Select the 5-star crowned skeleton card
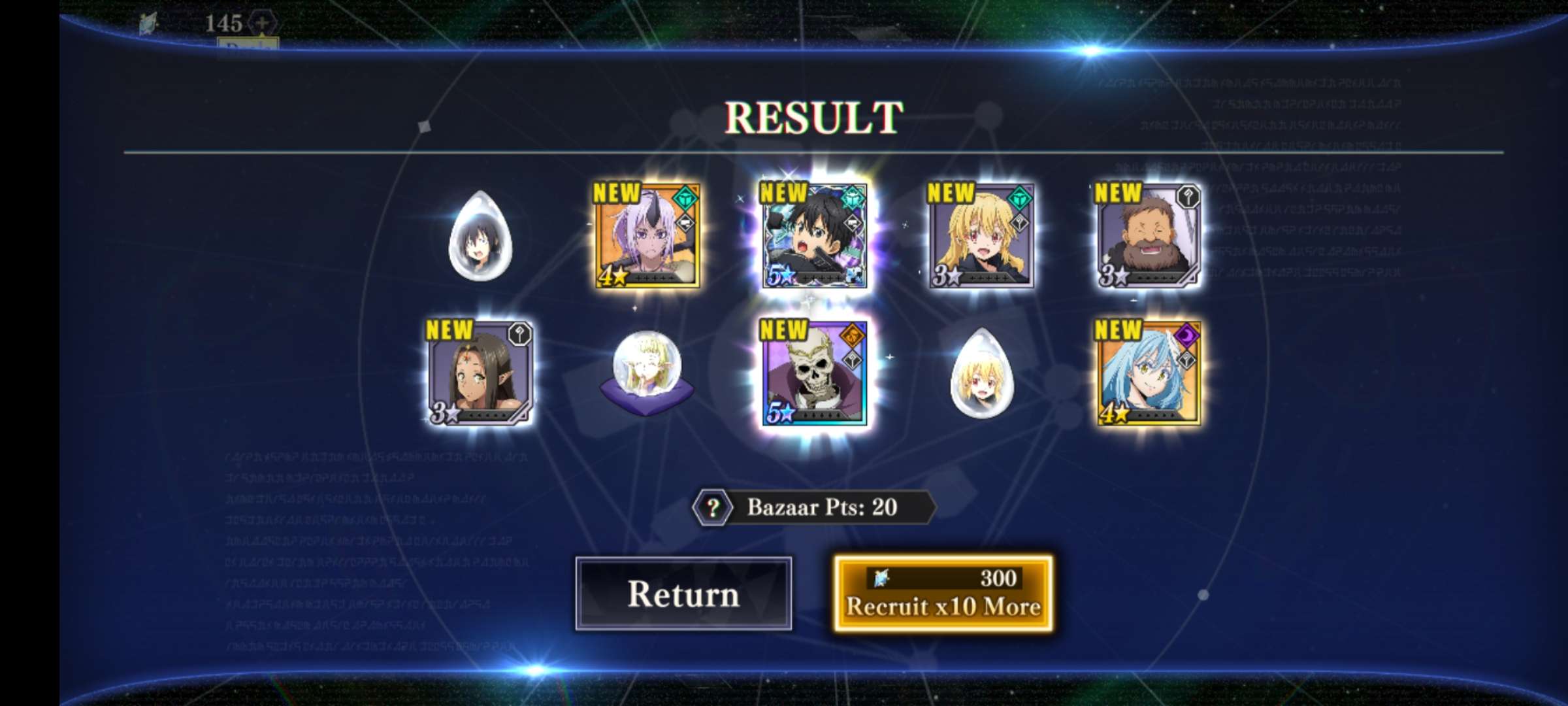1568x706 pixels. (x=814, y=373)
